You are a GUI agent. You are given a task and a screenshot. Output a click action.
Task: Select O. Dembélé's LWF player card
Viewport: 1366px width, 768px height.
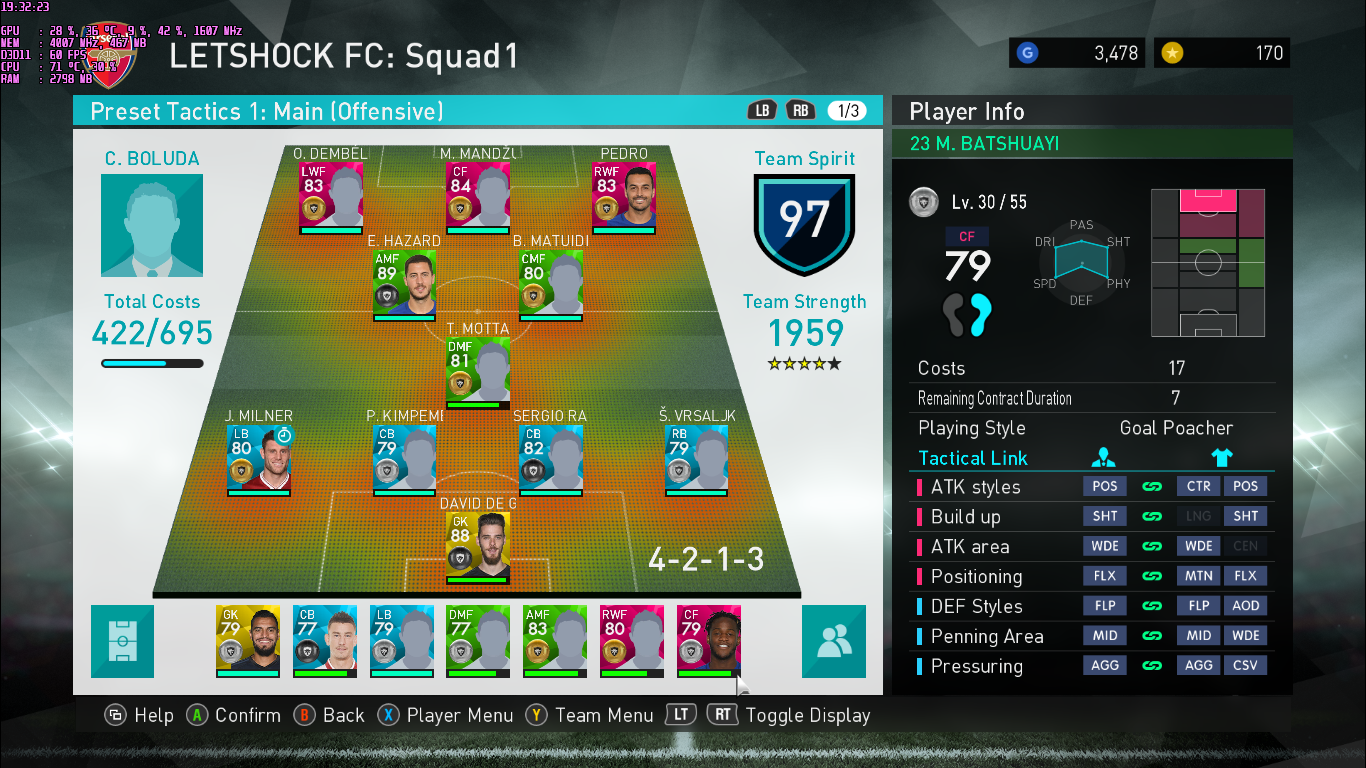(x=331, y=196)
